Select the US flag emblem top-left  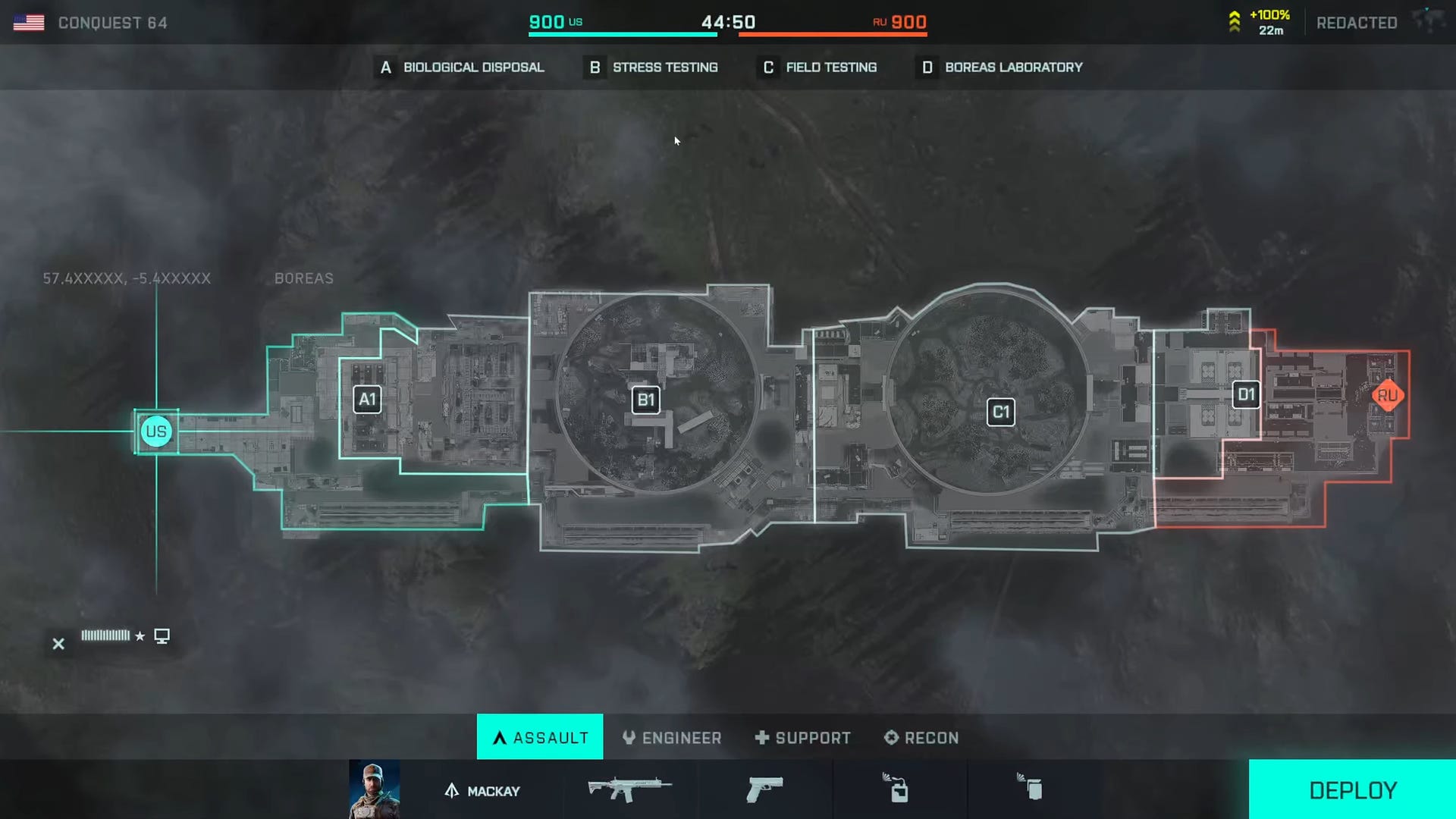click(29, 21)
